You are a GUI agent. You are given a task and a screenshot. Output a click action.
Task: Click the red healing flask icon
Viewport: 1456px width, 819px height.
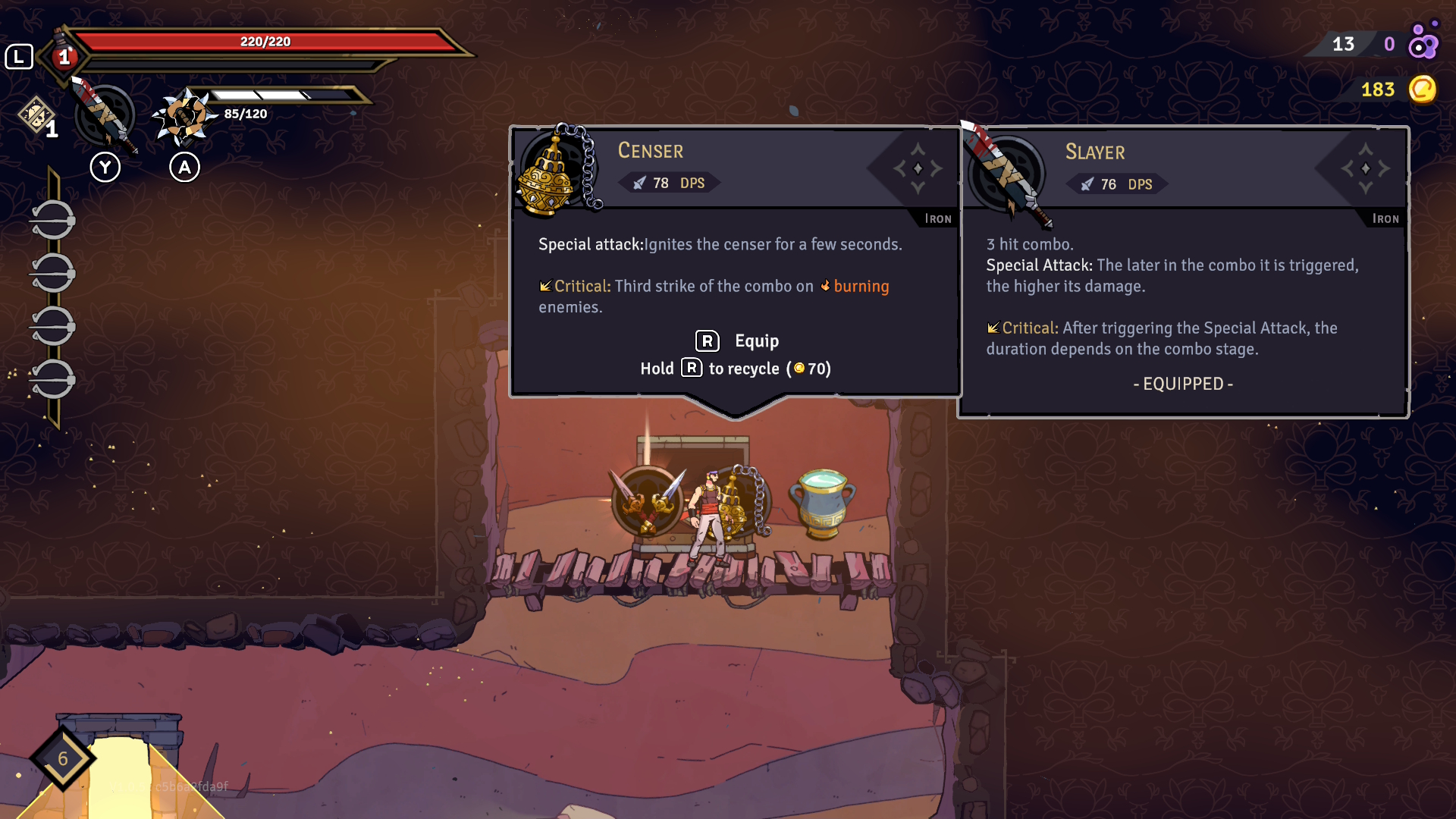click(x=63, y=55)
